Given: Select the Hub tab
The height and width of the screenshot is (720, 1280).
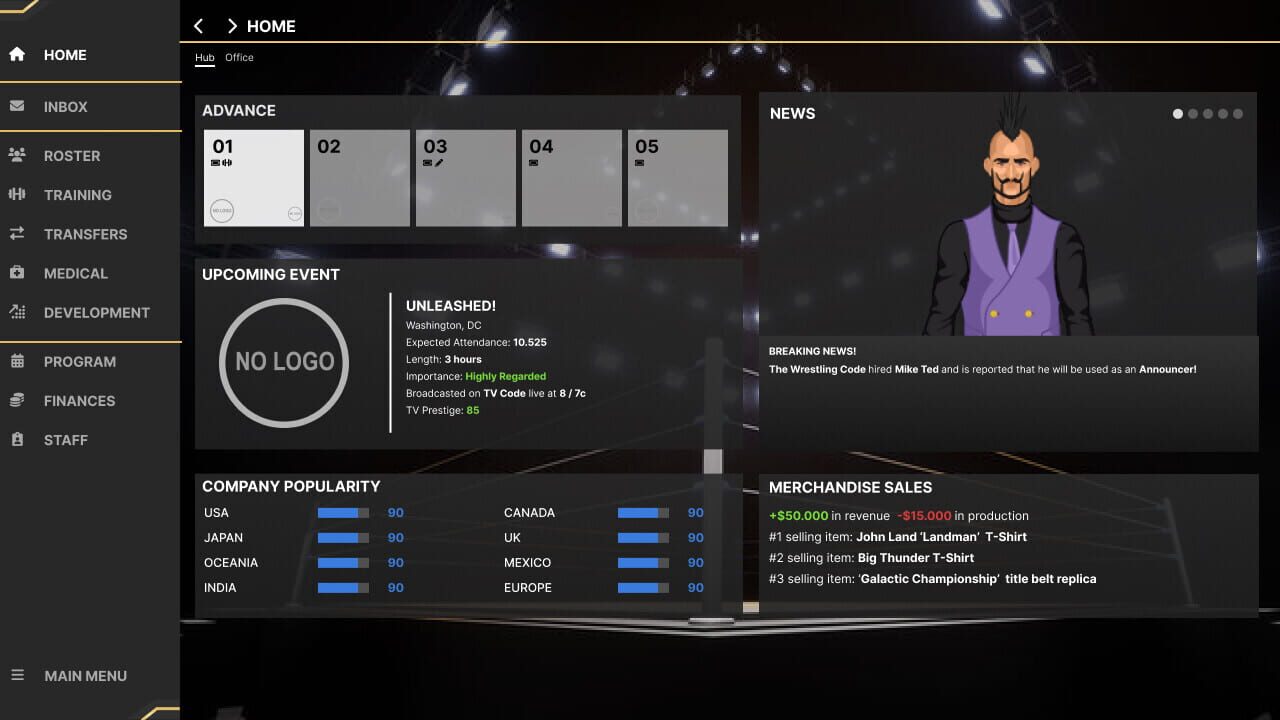Looking at the screenshot, I should (x=204, y=57).
